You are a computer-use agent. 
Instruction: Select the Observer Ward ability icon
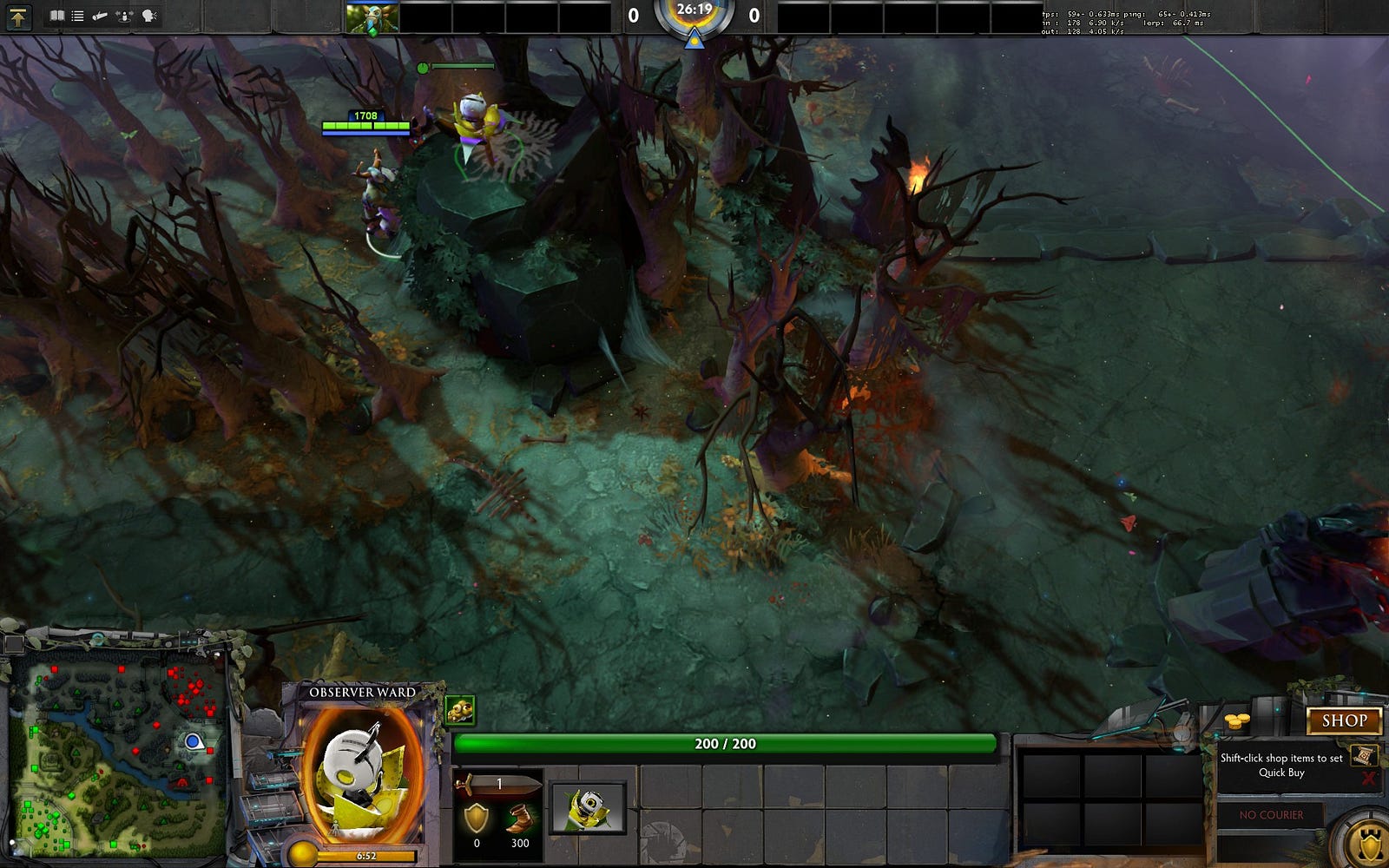(588, 807)
